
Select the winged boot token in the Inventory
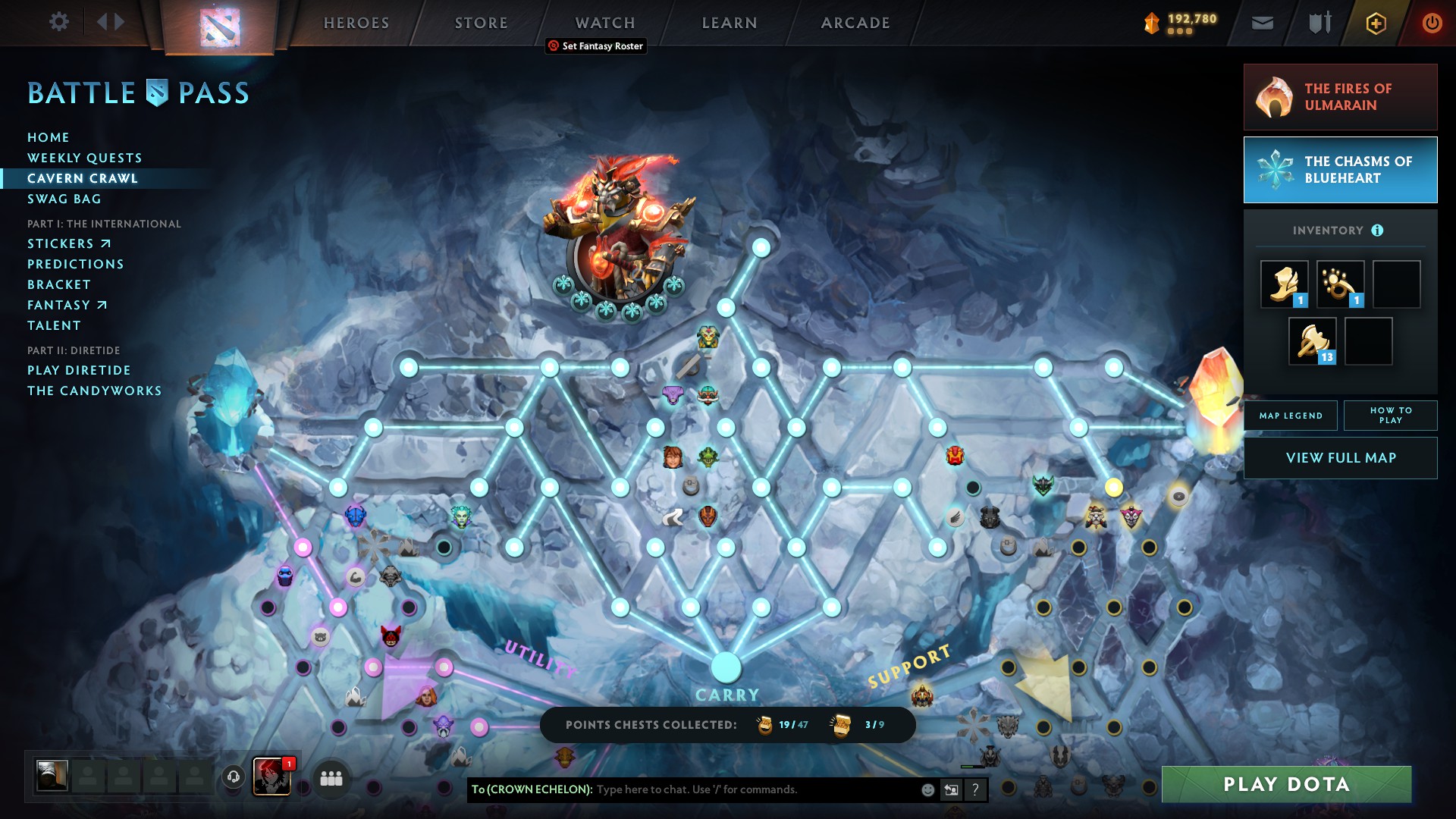1283,284
